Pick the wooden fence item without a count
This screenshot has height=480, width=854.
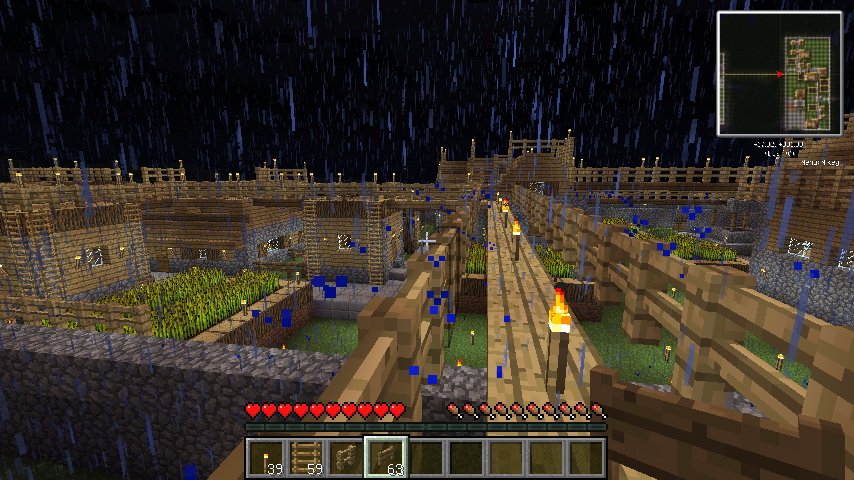point(346,458)
